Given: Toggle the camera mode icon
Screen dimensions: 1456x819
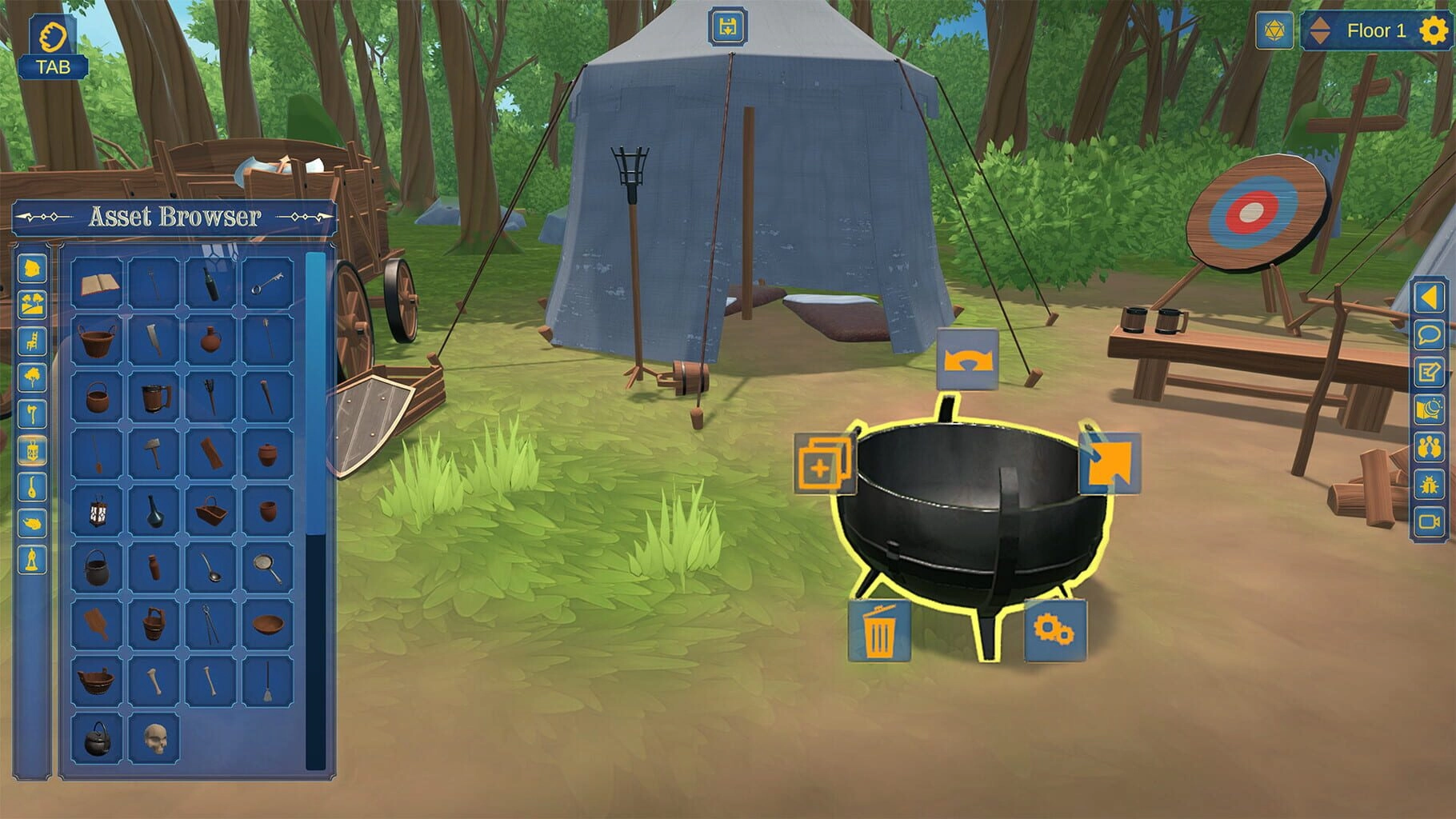Looking at the screenshot, I should 1430,521.
